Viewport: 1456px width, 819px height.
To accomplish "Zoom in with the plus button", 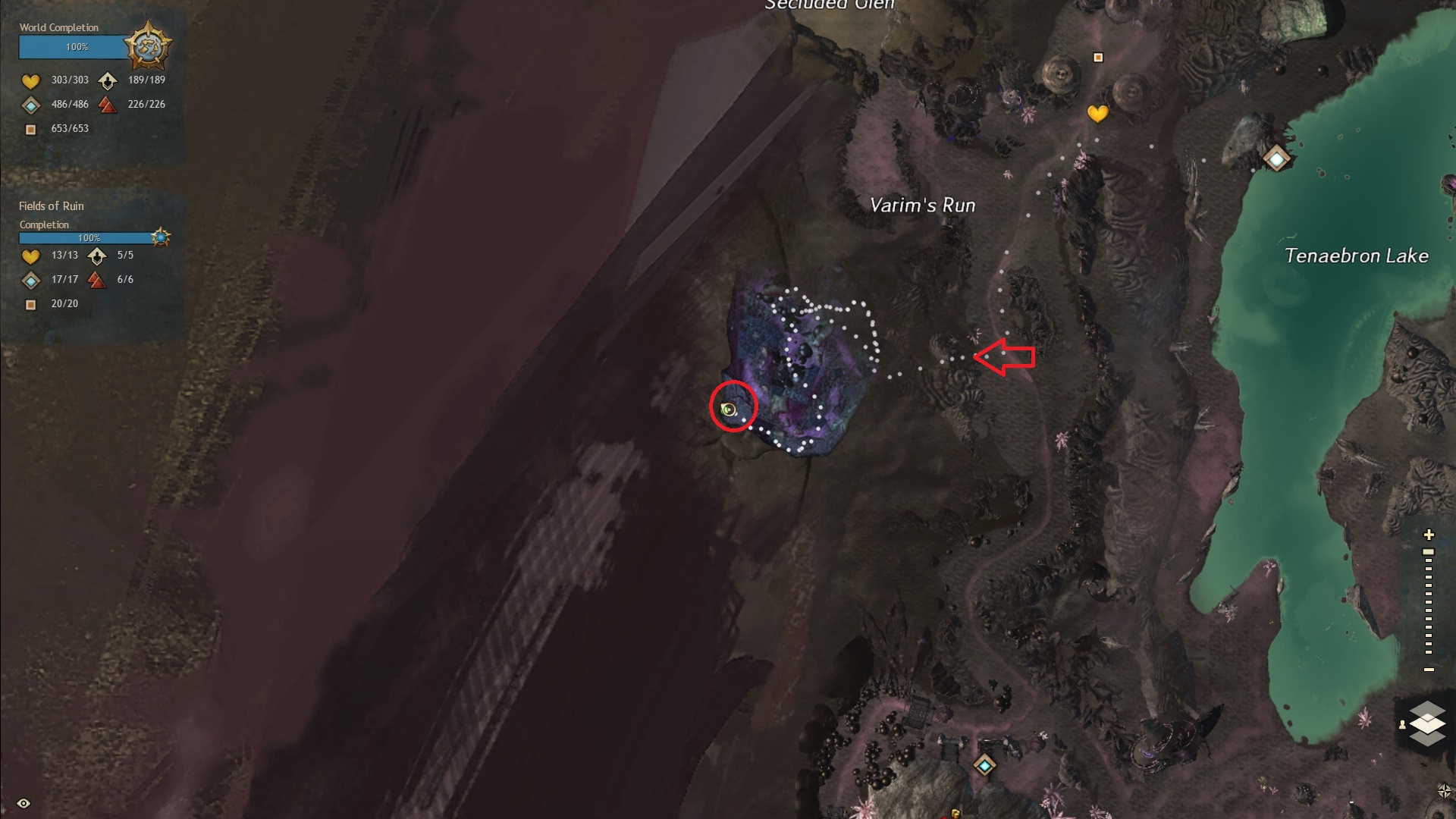I will pyautogui.click(x=1429, y=535).
